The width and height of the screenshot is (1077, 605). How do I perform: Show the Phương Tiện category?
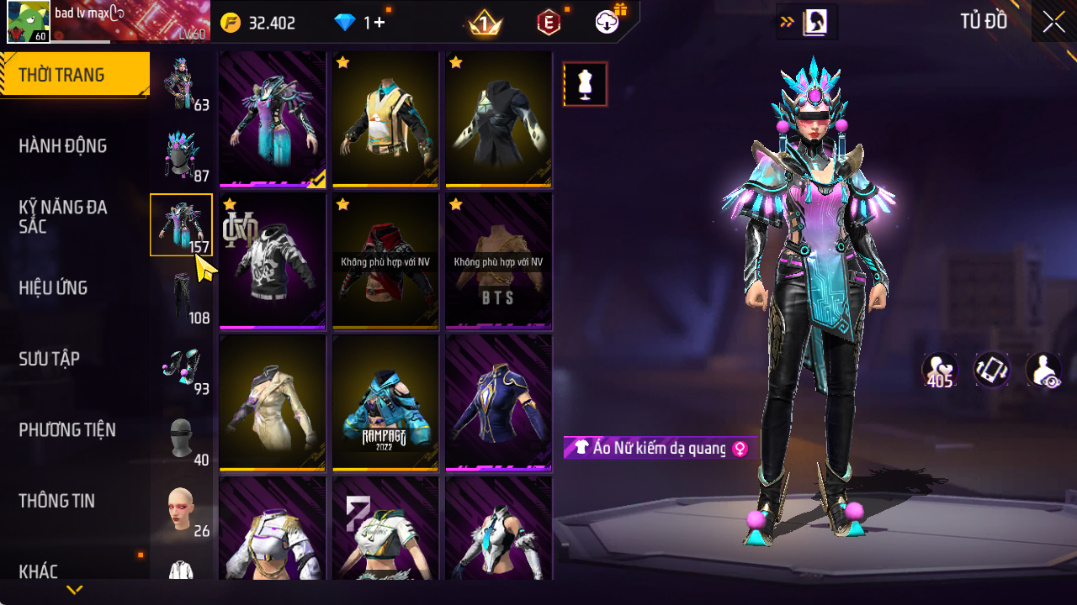pyautogui.click(x=67, y=430)
